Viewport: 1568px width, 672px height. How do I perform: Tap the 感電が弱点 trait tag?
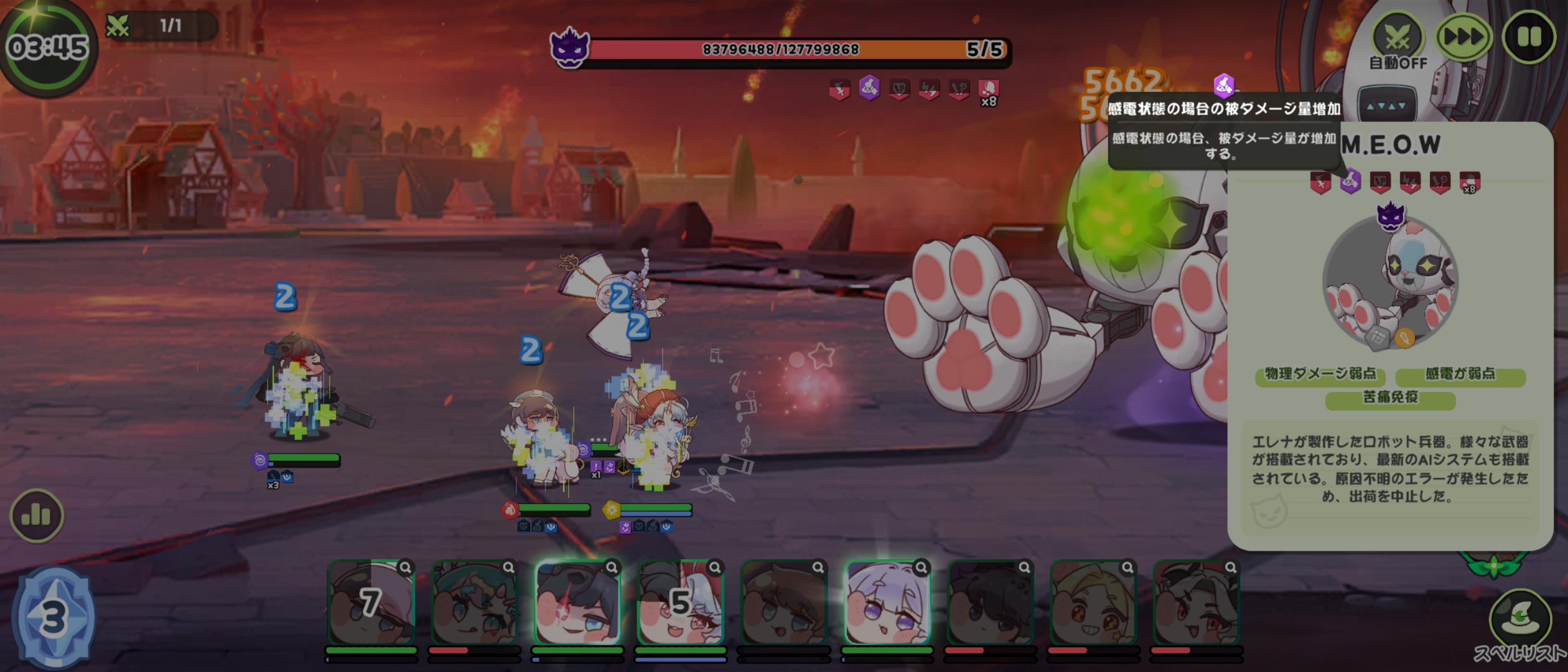click(x=1460, y=375)
